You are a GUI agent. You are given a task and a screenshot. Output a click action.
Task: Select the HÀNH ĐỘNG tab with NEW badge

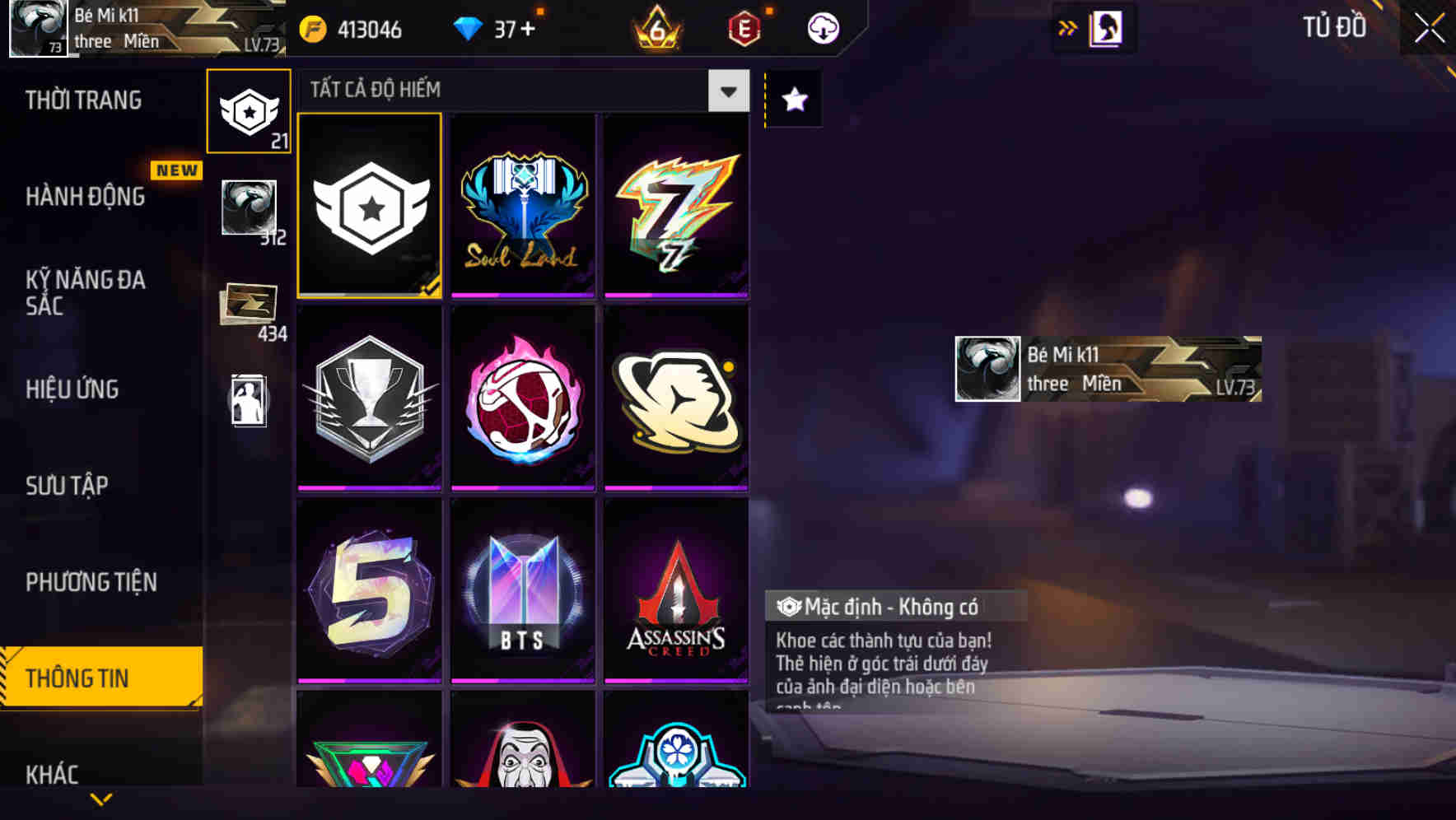pos(89,198)
